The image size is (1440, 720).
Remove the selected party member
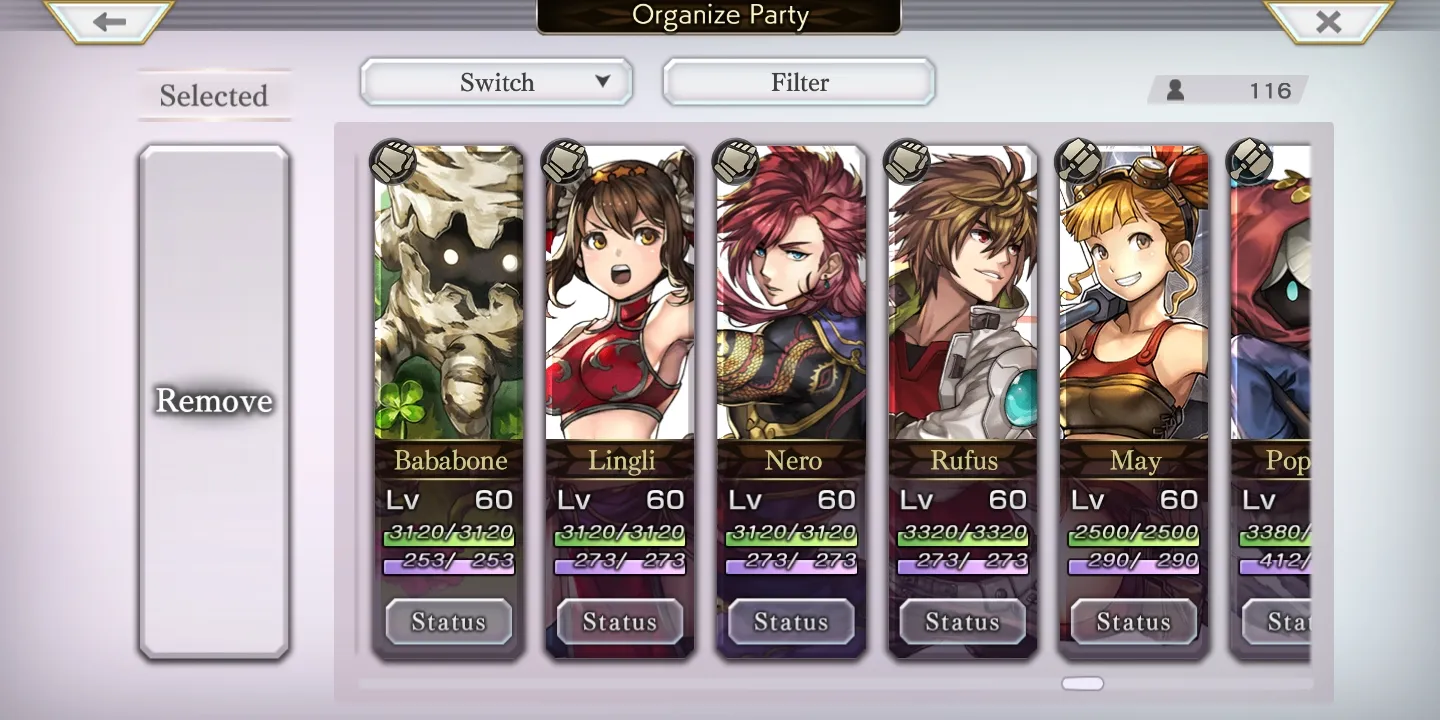pyautogui.click(x=213, y=401)
